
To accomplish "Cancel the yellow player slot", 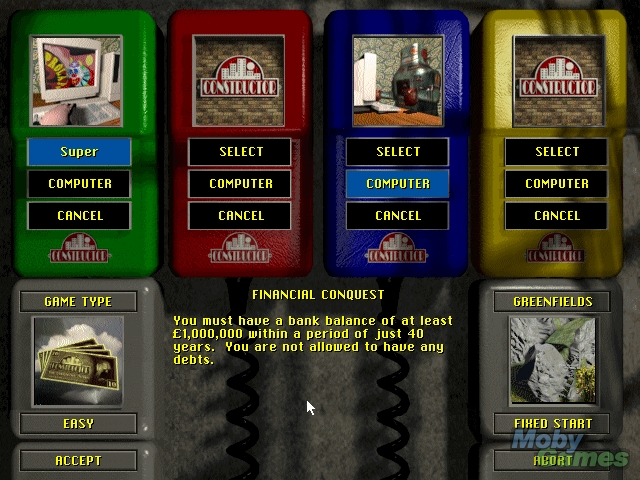I will pyautogui.click(x=557, y=215).
